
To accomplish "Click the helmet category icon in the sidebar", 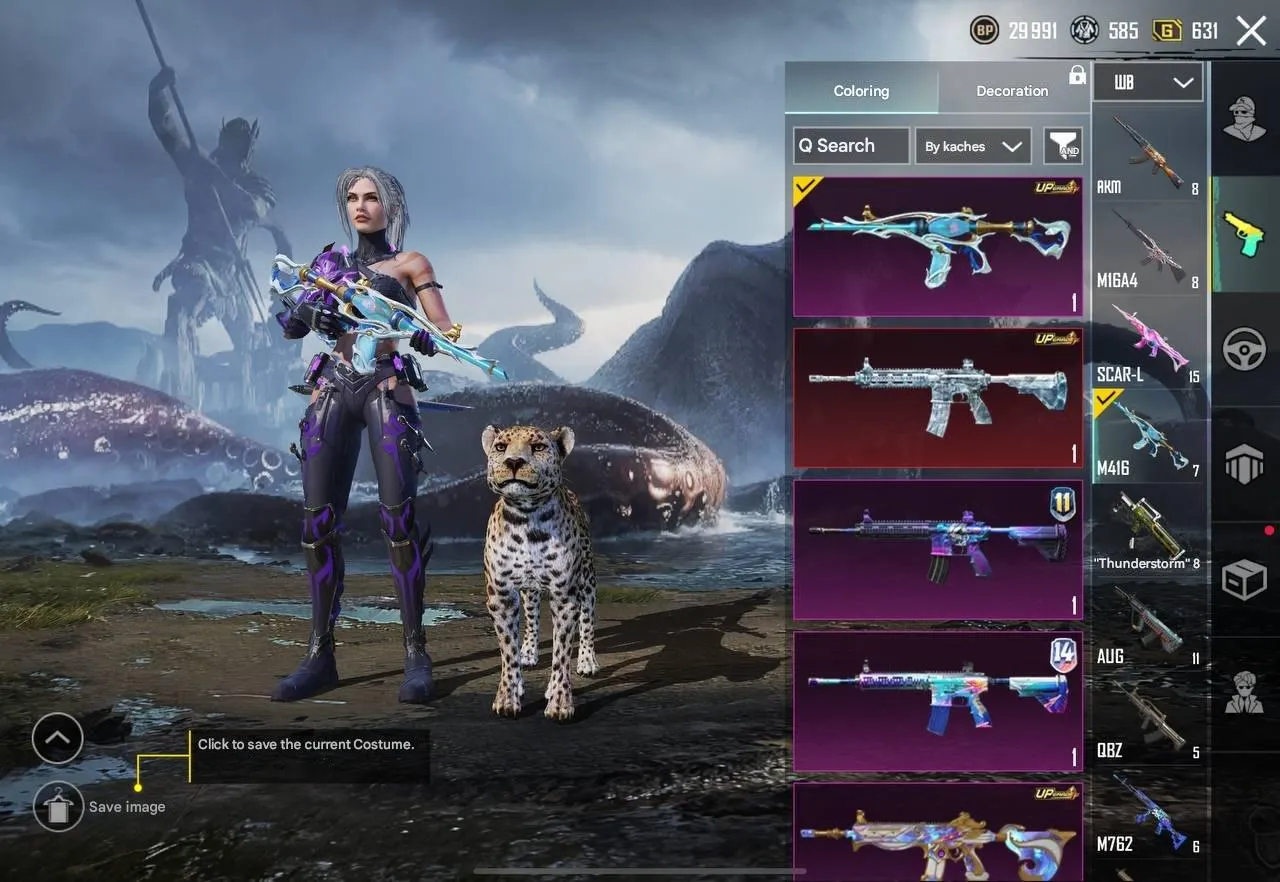I will click(x=1243, y=120).
